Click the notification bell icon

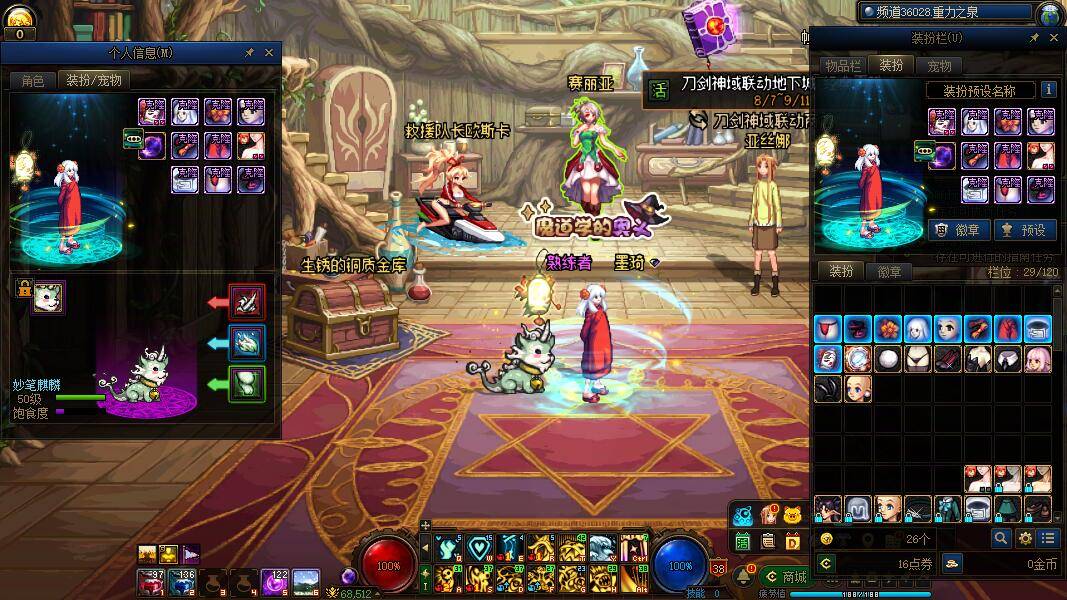743,575
